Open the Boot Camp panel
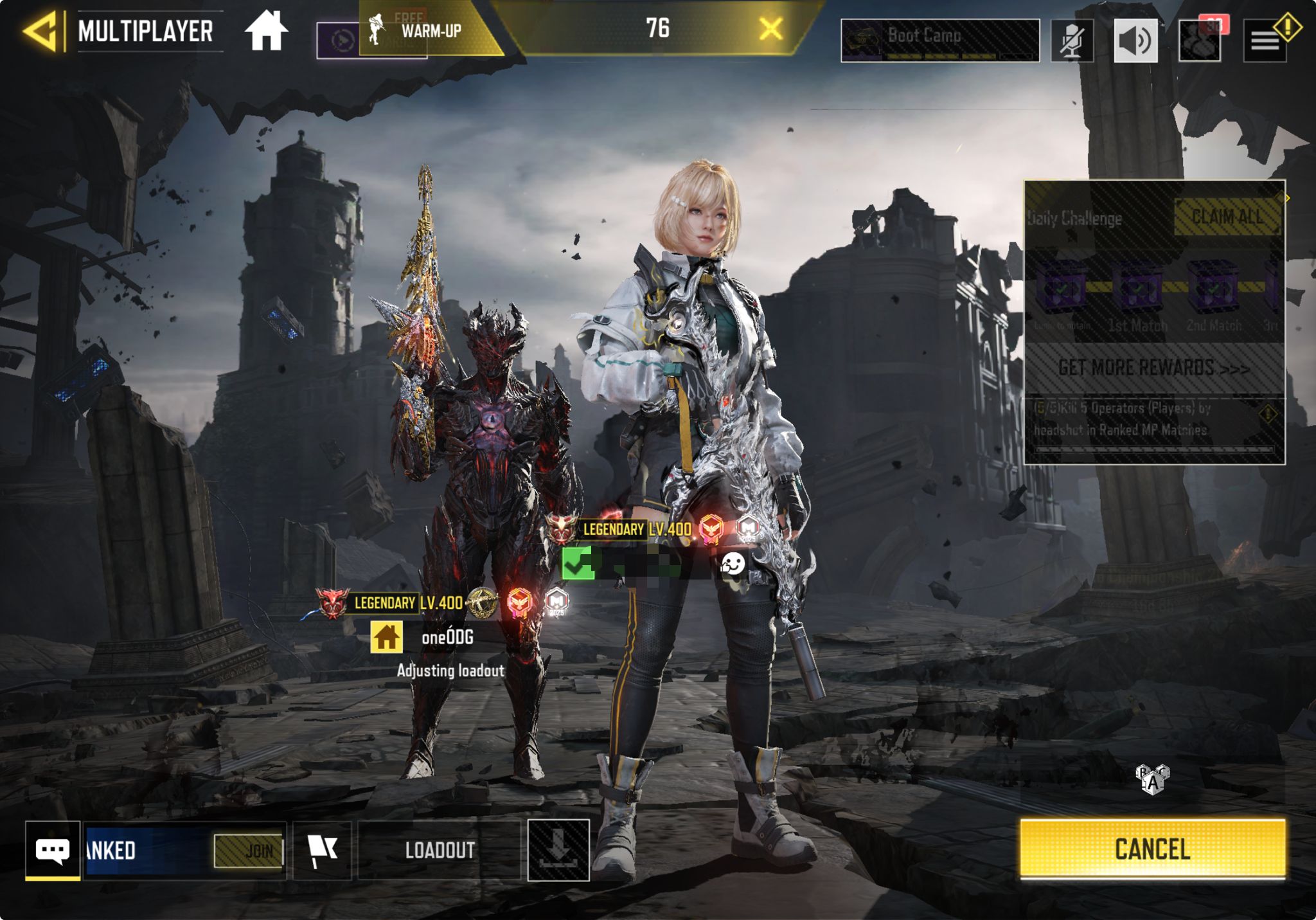This screenshot has height=920, width=1316. 939,40
